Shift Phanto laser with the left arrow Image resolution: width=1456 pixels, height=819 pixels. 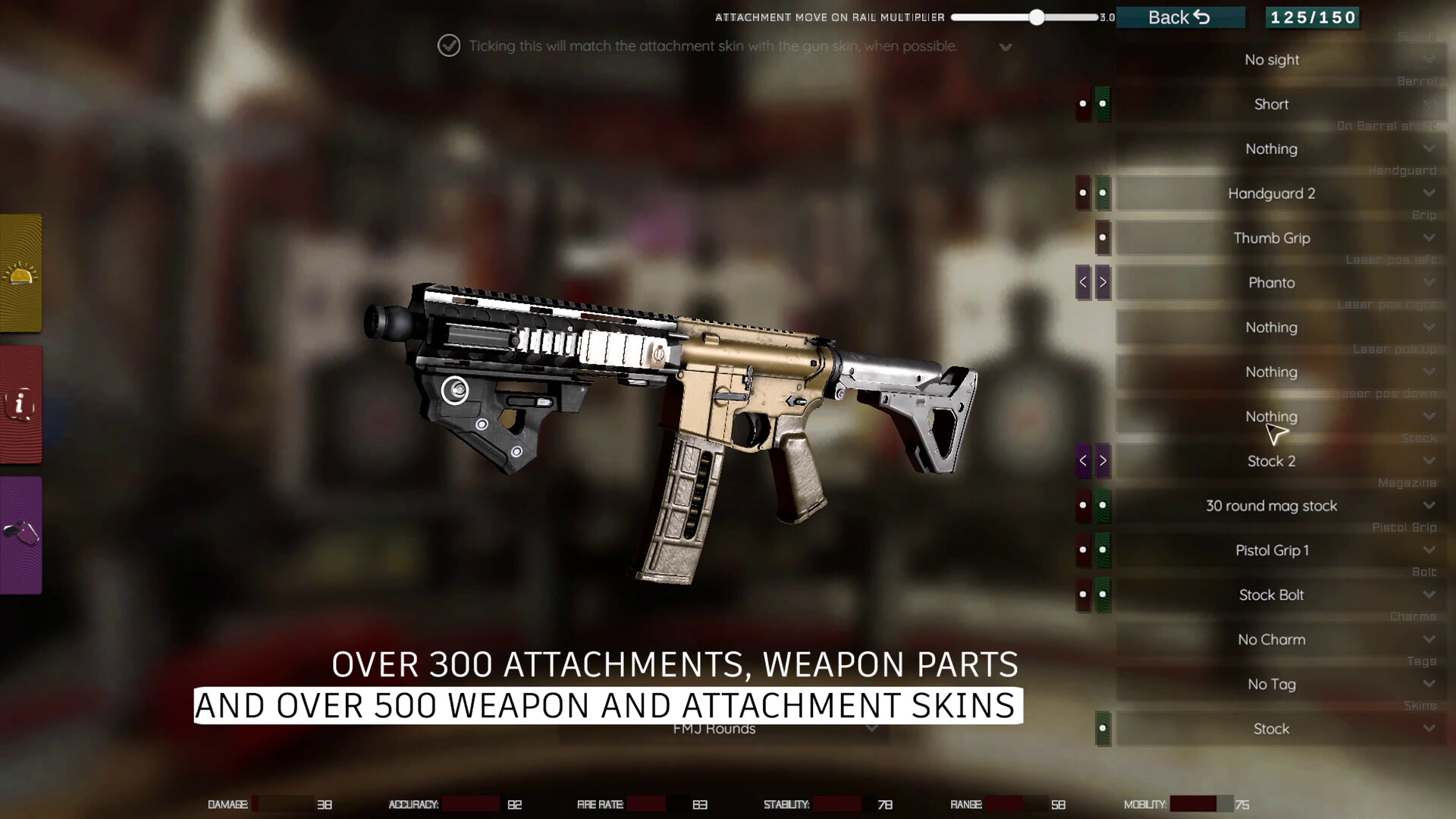(x=1083, y=283)
